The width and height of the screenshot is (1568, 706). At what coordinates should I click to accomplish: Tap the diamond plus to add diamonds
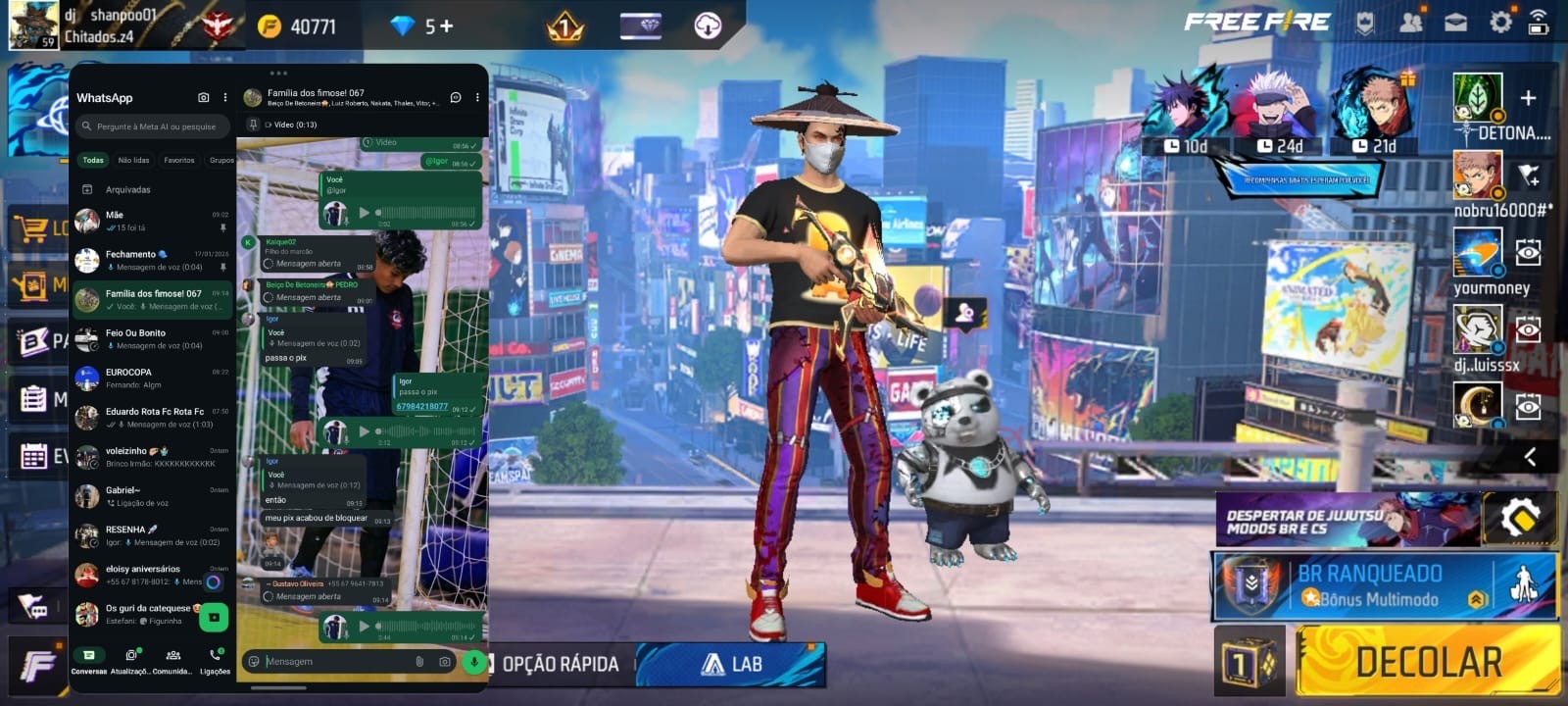tap(447, 26)
